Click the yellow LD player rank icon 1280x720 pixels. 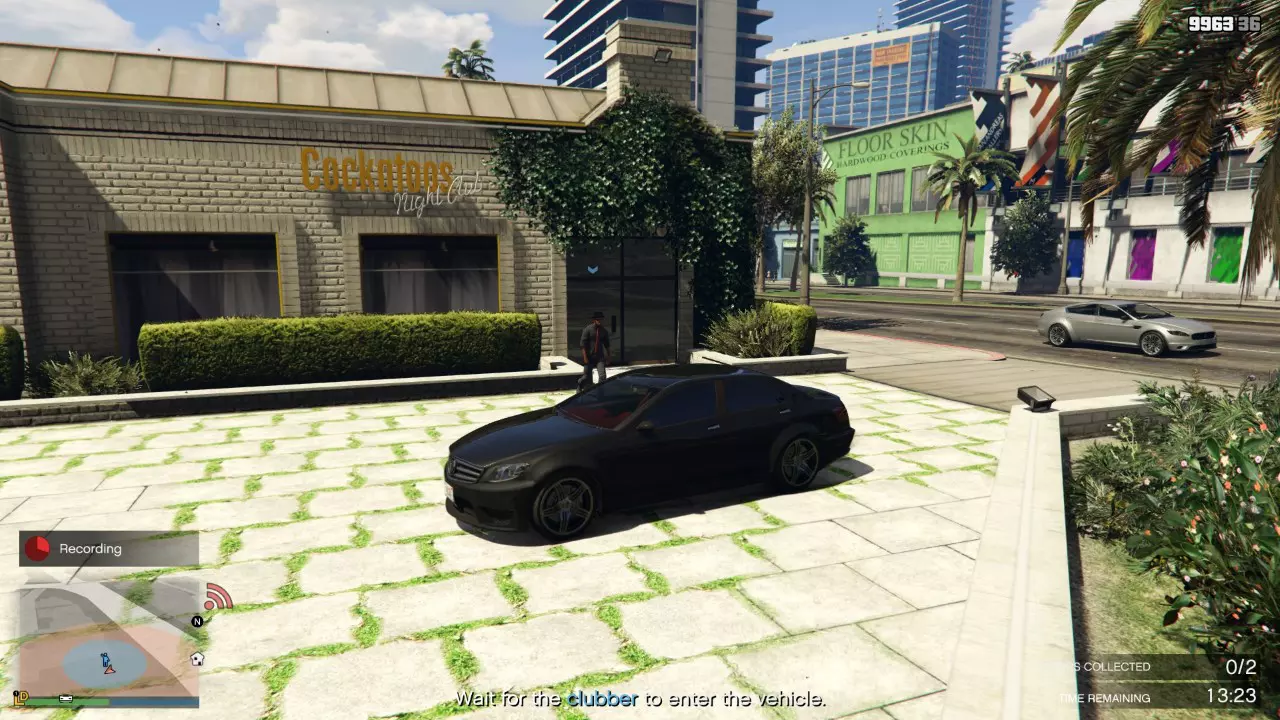click(x=22, y=696)
